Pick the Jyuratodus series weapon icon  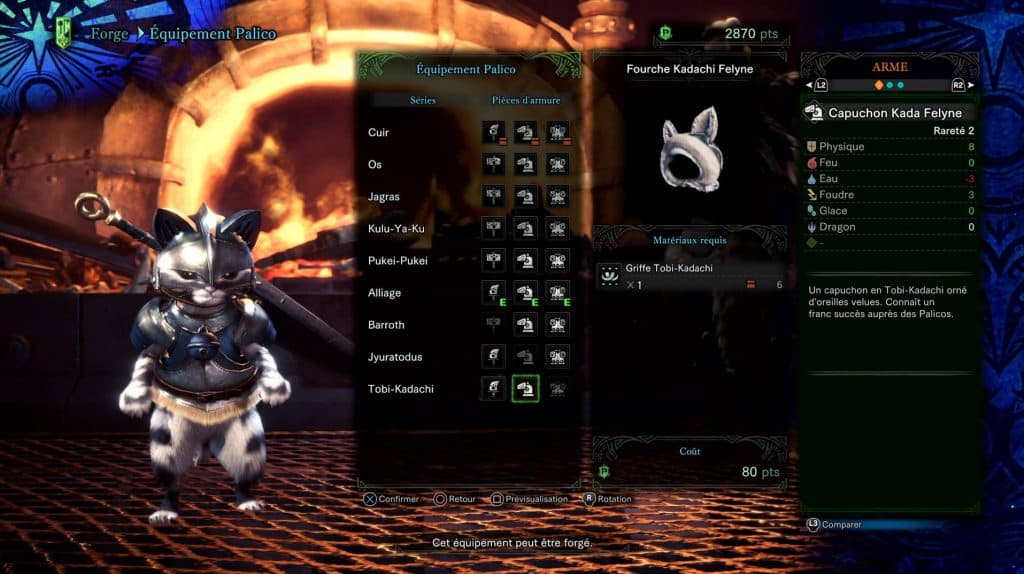tap(493, 357)
